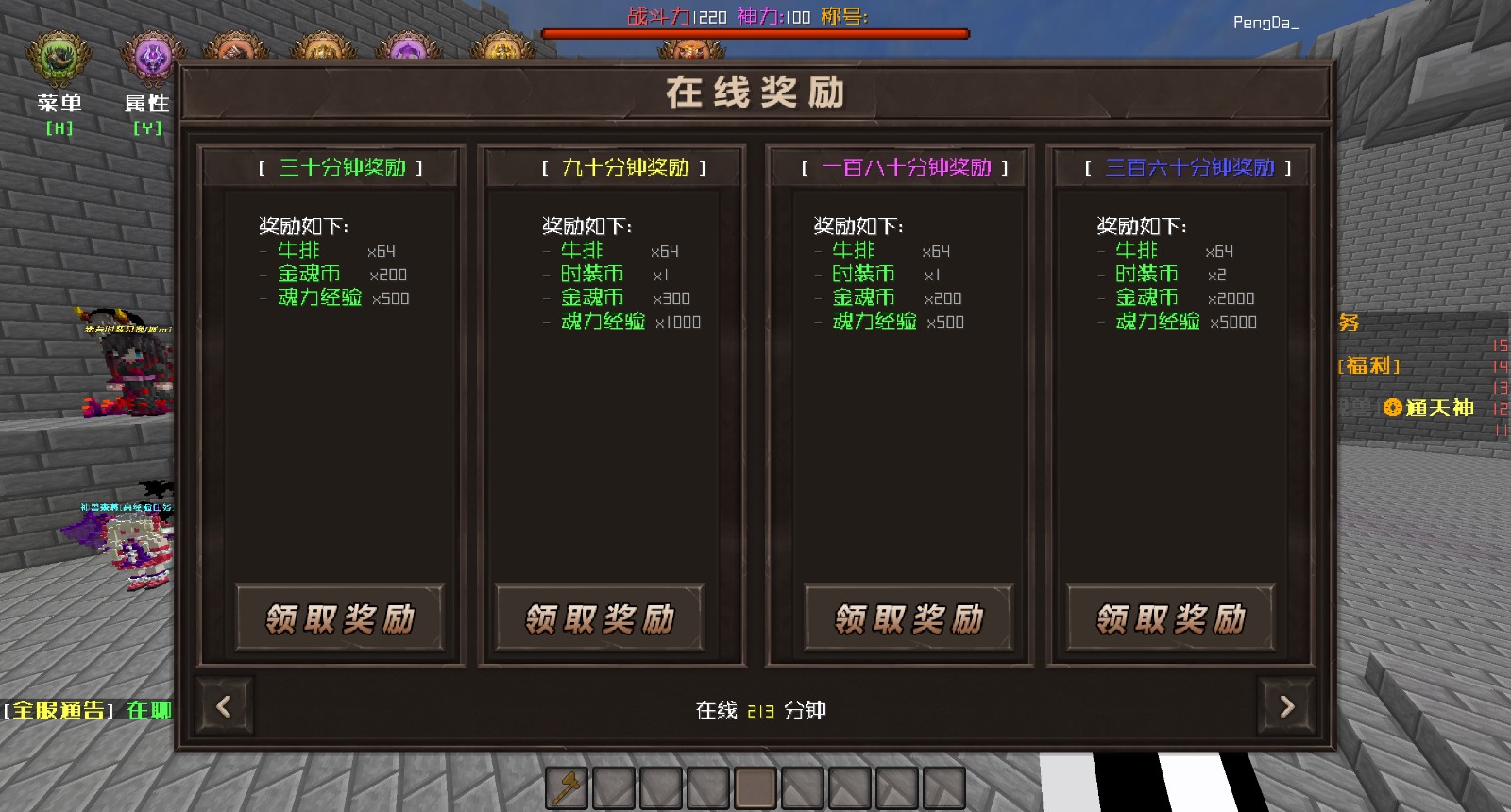Show the next rewards page arrow
1511x812 pixels.
click(x=1286, y=706)
